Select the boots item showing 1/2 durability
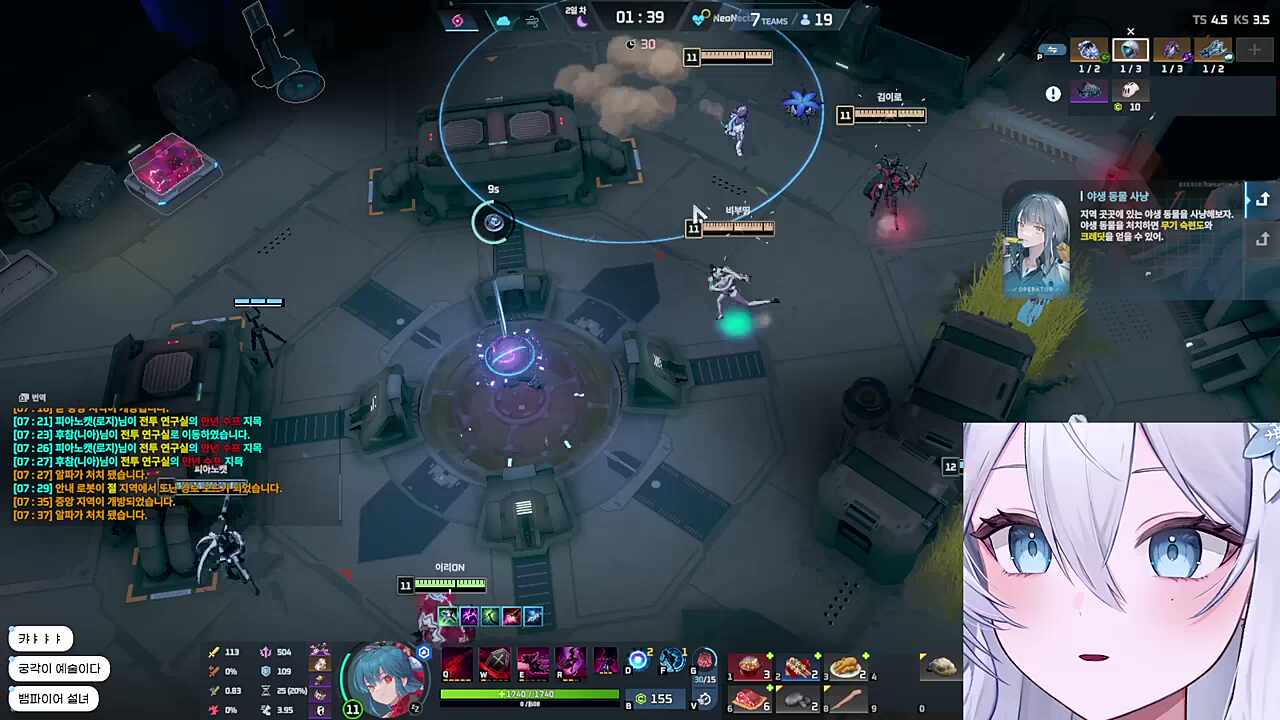Screen dimensions: 1280x720 pyautogui.click(x=1213, y=51)
